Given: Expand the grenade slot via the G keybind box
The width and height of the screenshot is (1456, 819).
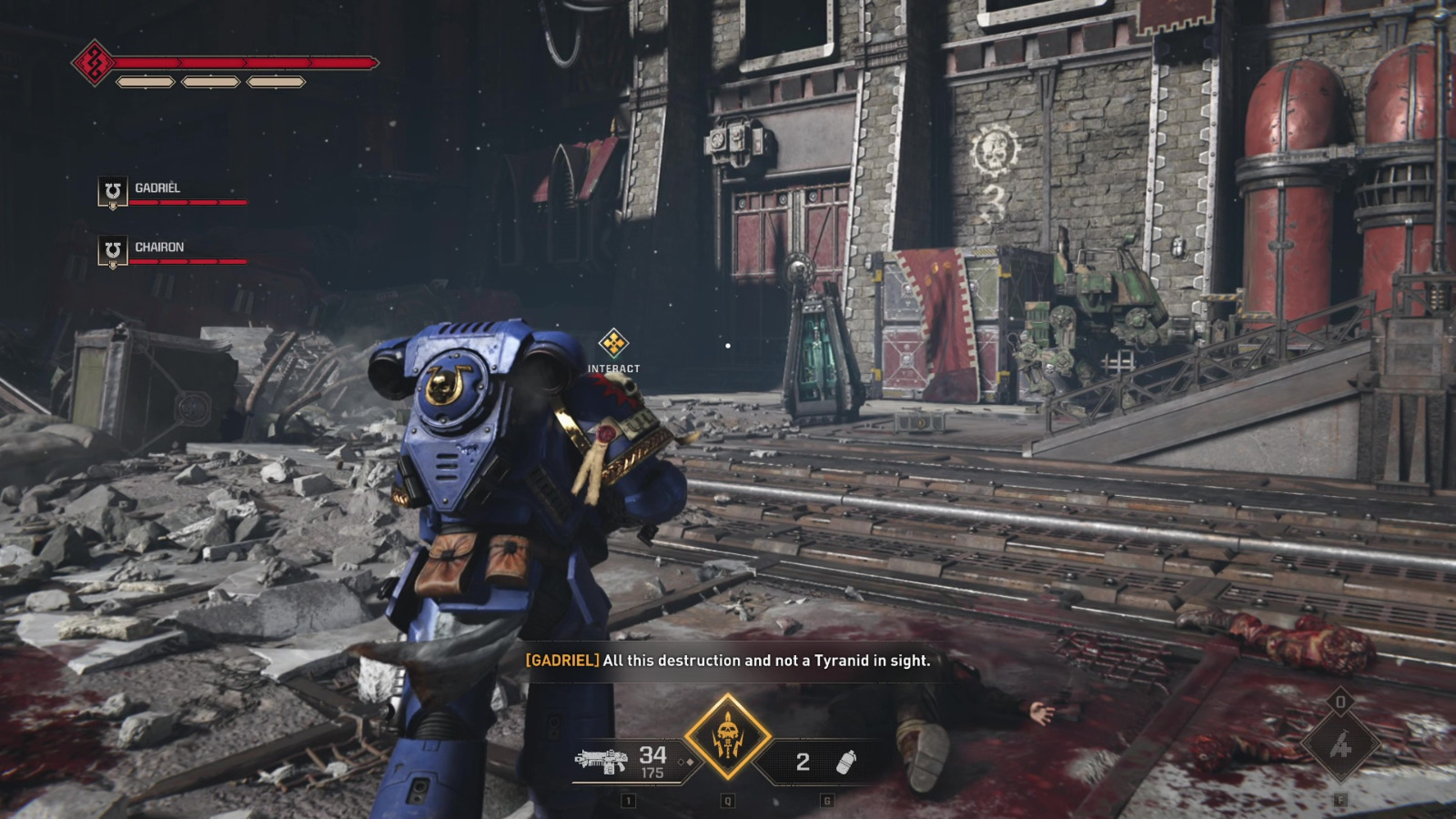Looking at the screenshot, I should tap(827, 803).
